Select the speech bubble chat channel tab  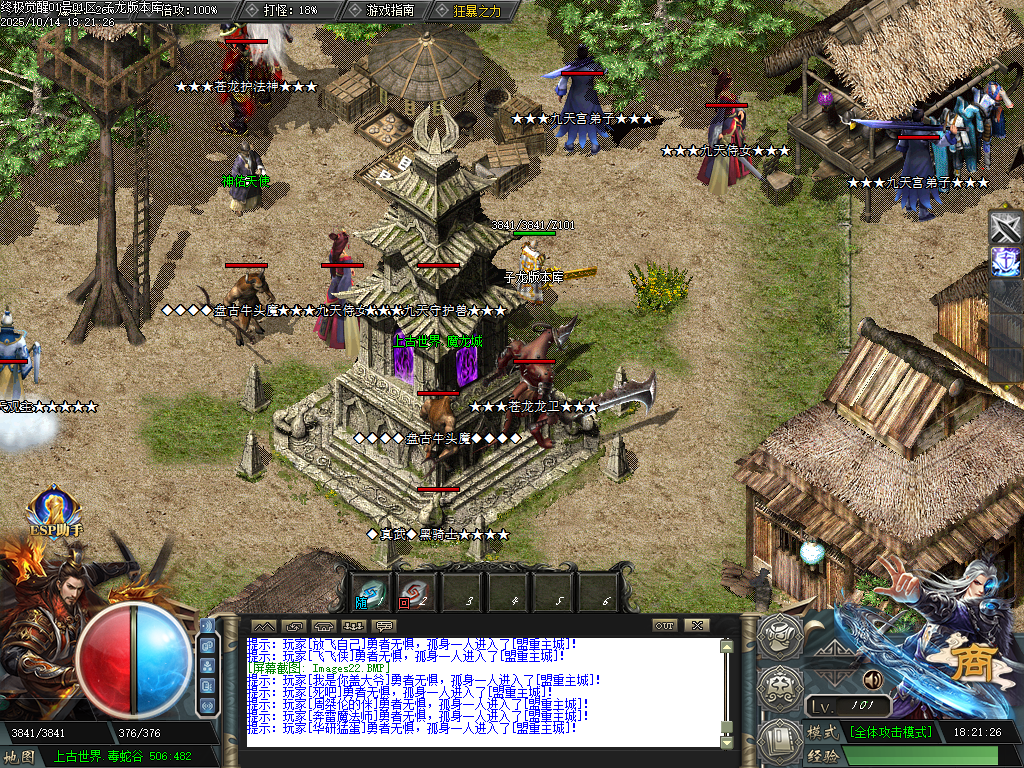385,626
